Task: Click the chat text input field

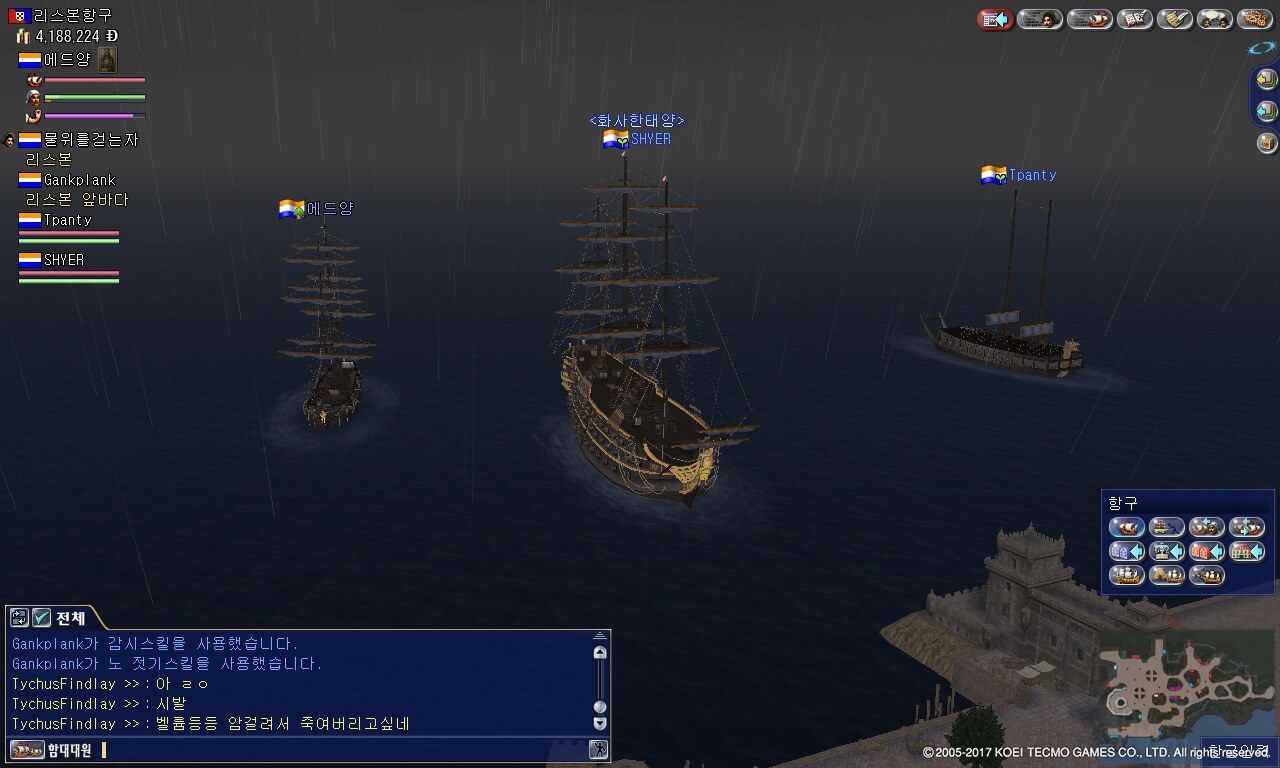Action: (x=340, y=749)
